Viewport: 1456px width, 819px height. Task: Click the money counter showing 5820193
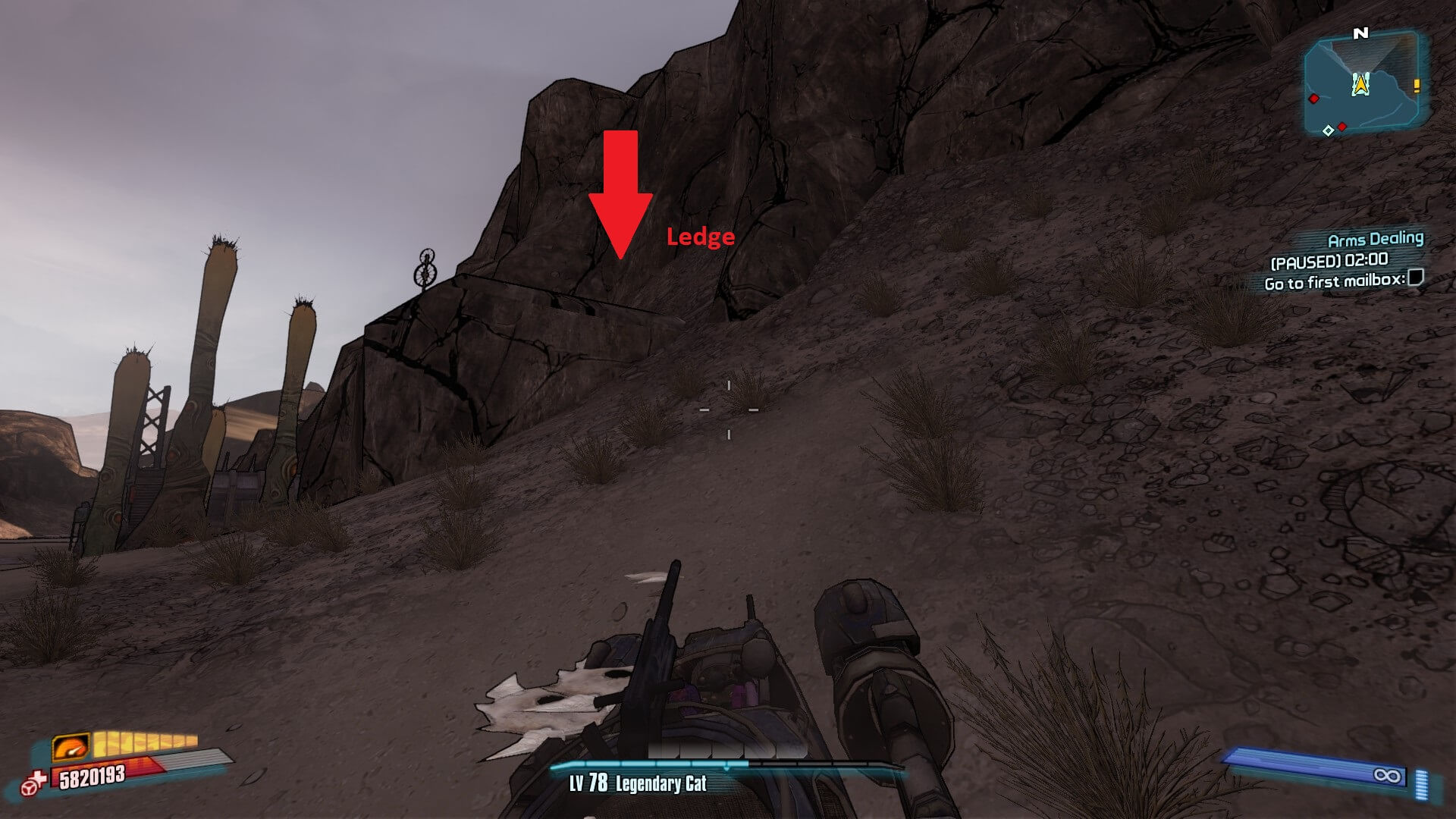(93, 777)
